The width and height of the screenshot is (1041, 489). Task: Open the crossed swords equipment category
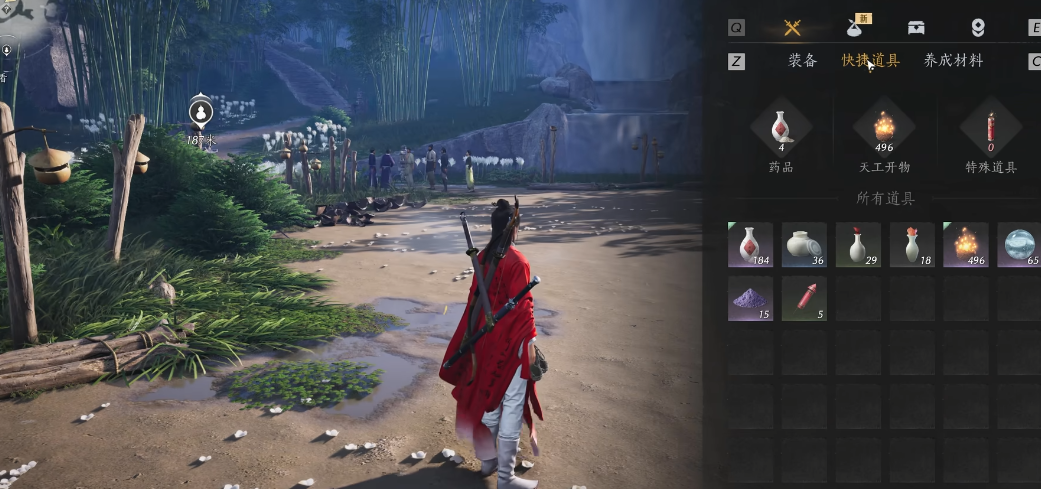click(792, 28)
